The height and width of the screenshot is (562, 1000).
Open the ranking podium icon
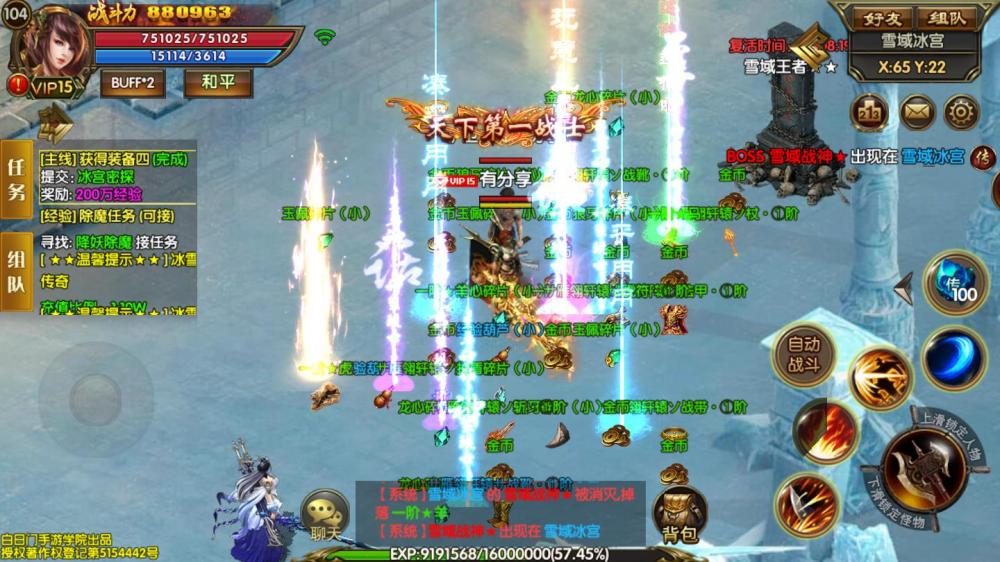869,112
